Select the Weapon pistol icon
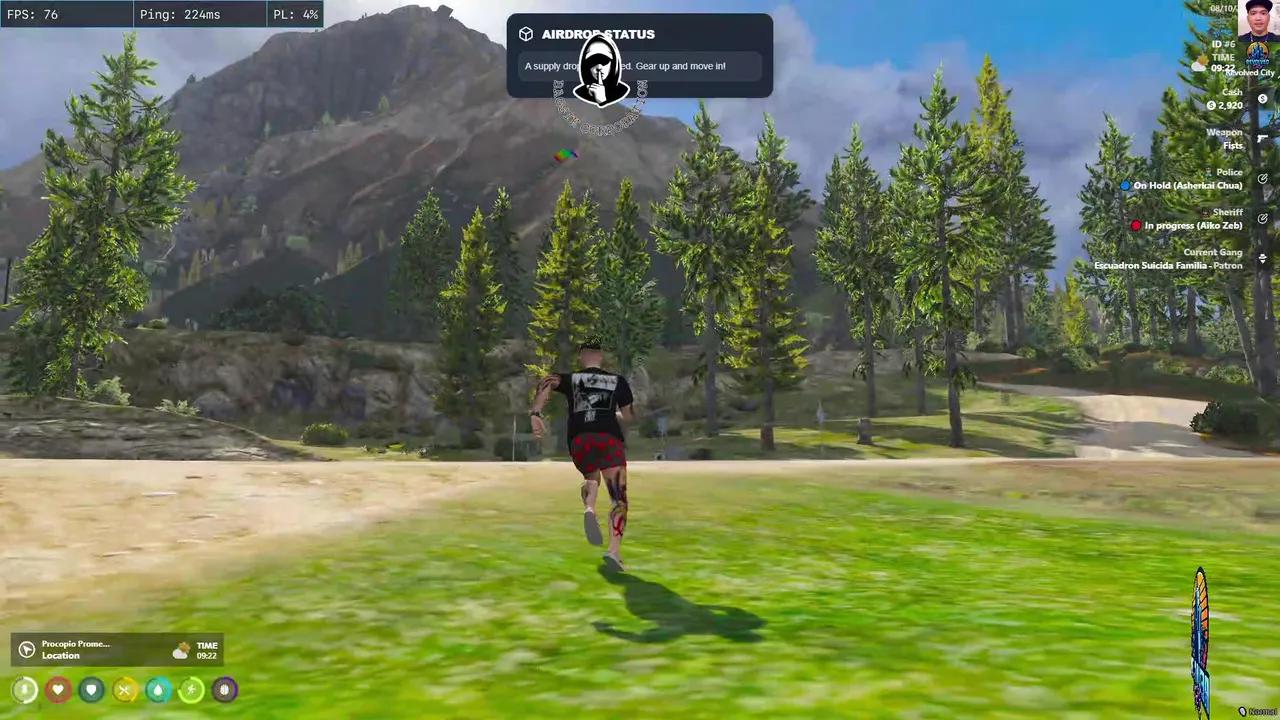Image resolution: width=1280 pixels, height=720 pixels. coord(1262,139)
